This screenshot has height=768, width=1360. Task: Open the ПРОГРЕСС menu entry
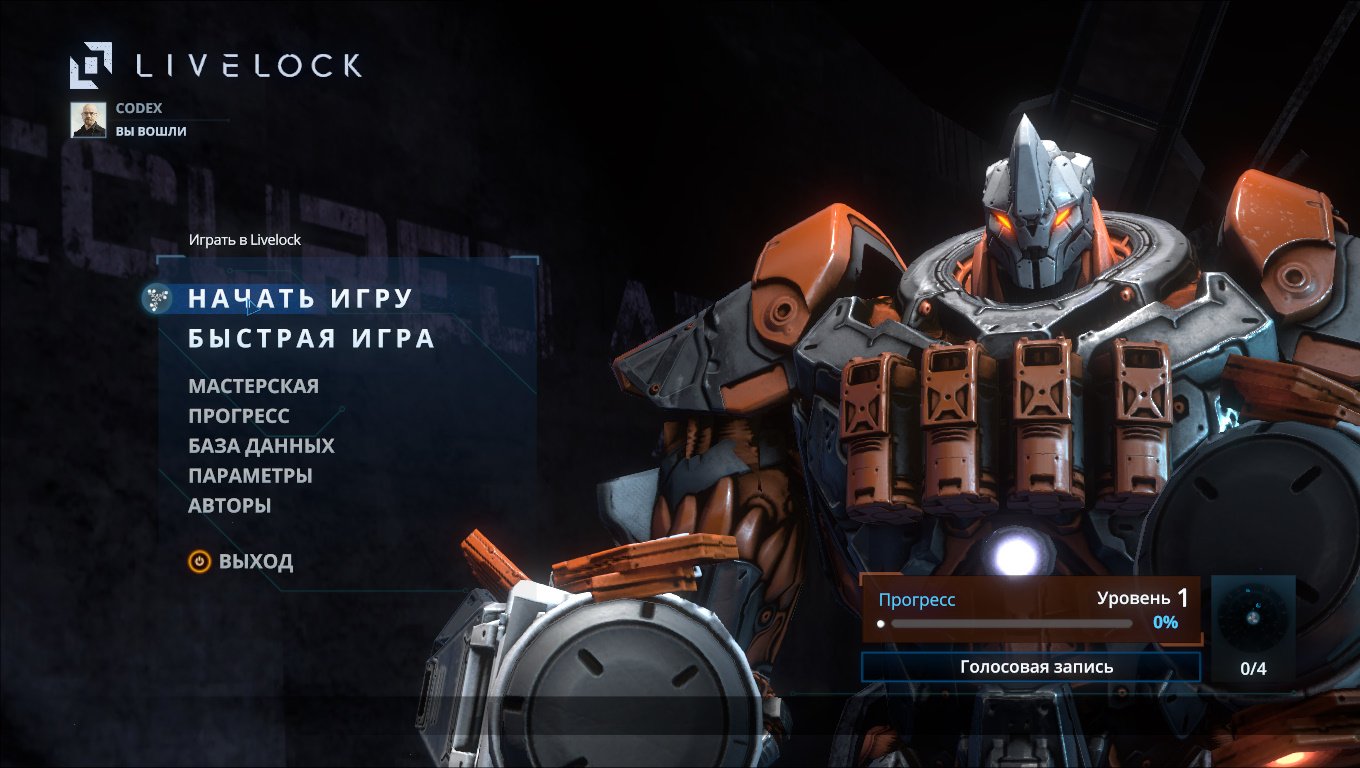(240, 416)
